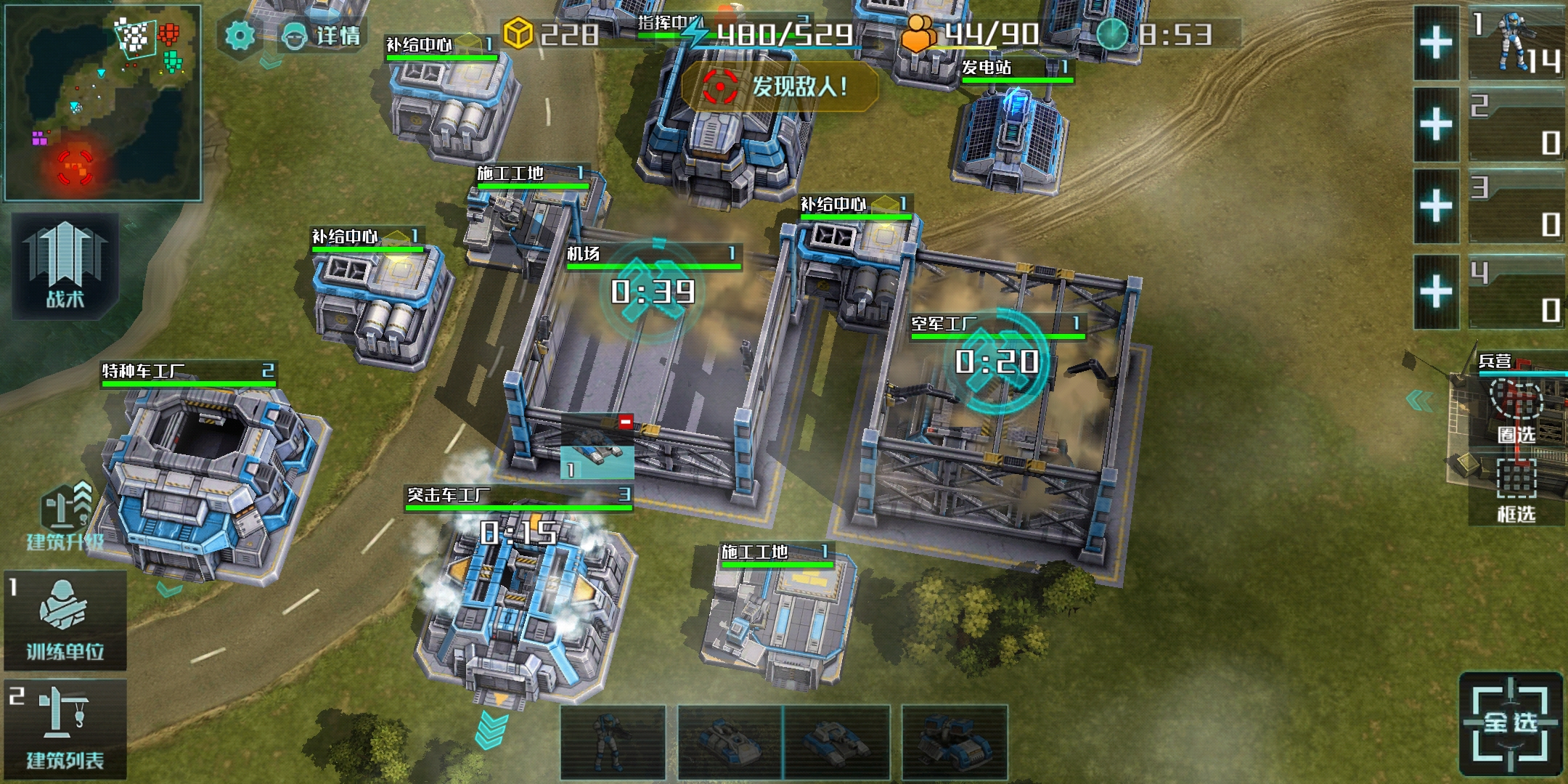Screen dimensions: 1568x784
Task: Add units to control group 2
Action: pos(1436,125)
